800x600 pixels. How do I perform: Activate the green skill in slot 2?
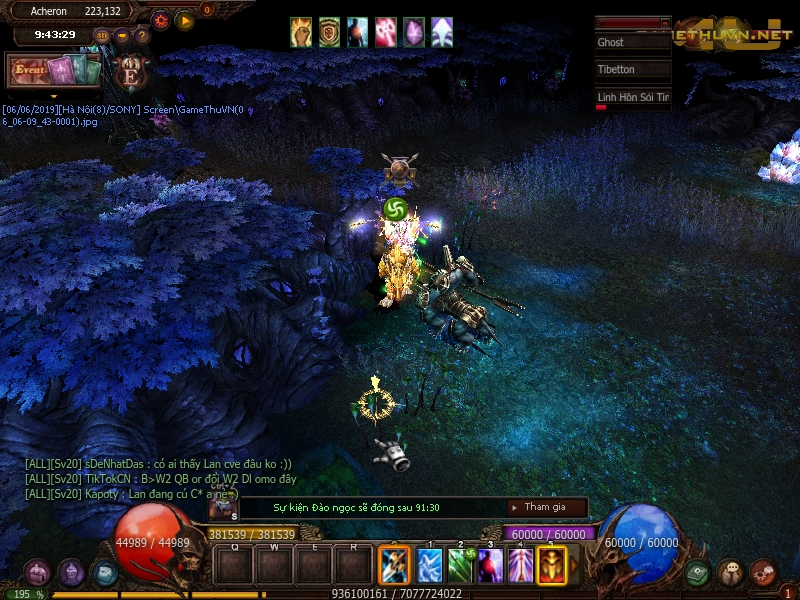pyautogui.click(x=460, y=565)
